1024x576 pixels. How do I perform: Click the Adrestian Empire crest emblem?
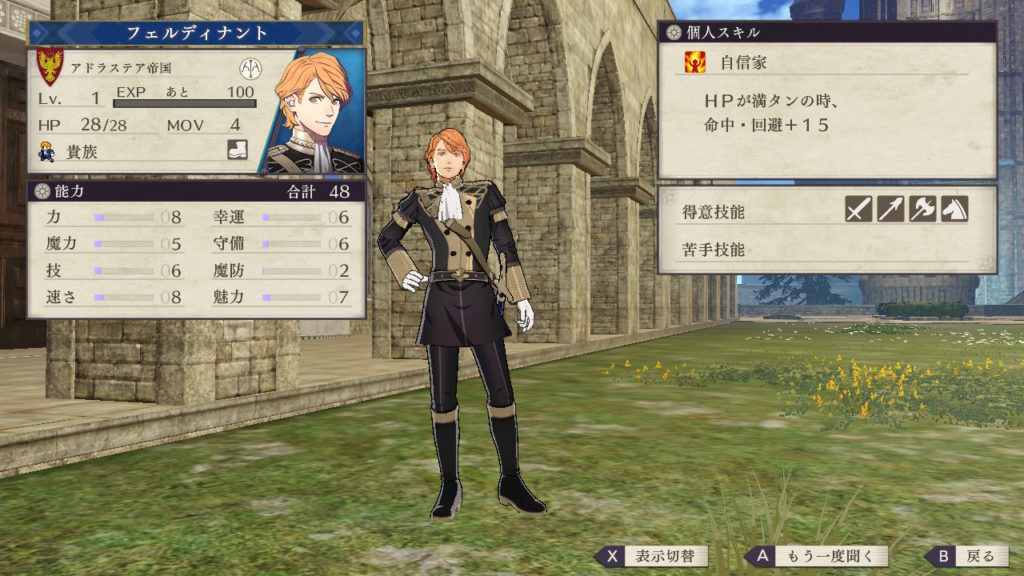coord(50,67)
